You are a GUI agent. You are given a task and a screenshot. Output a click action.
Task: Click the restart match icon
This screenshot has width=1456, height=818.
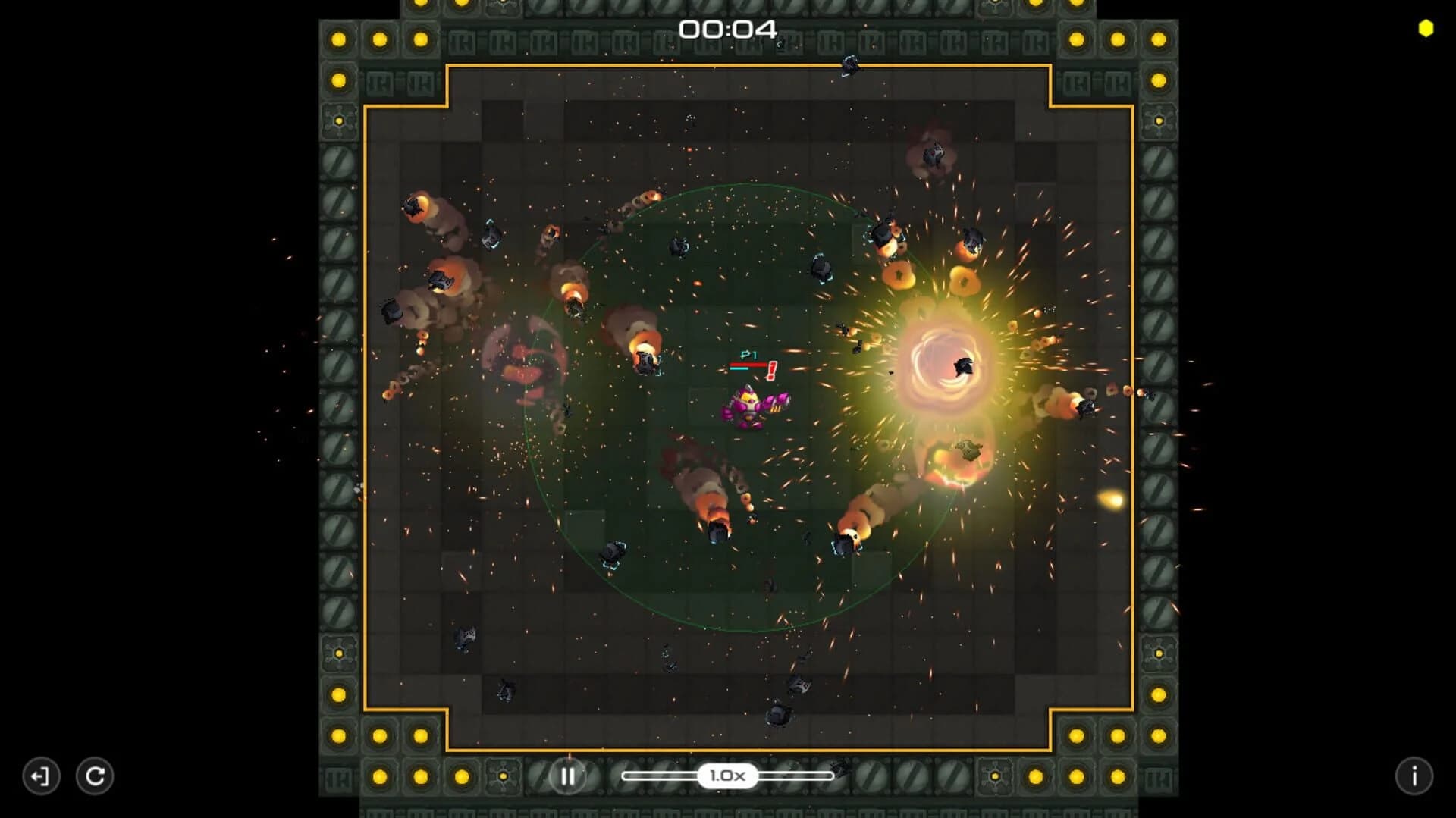tap(96, 776)
